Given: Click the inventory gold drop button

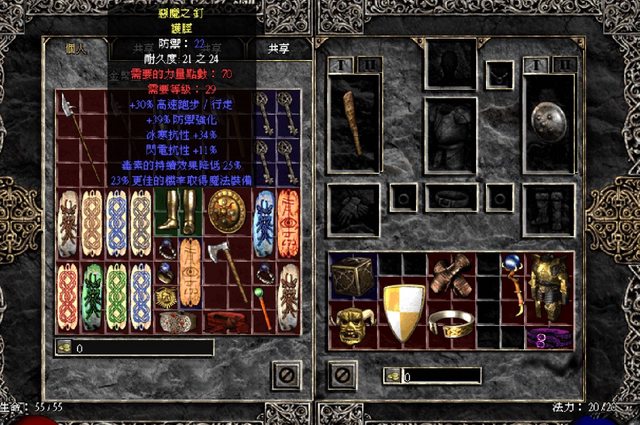Looking at the screenshot, I should point(392,376).
